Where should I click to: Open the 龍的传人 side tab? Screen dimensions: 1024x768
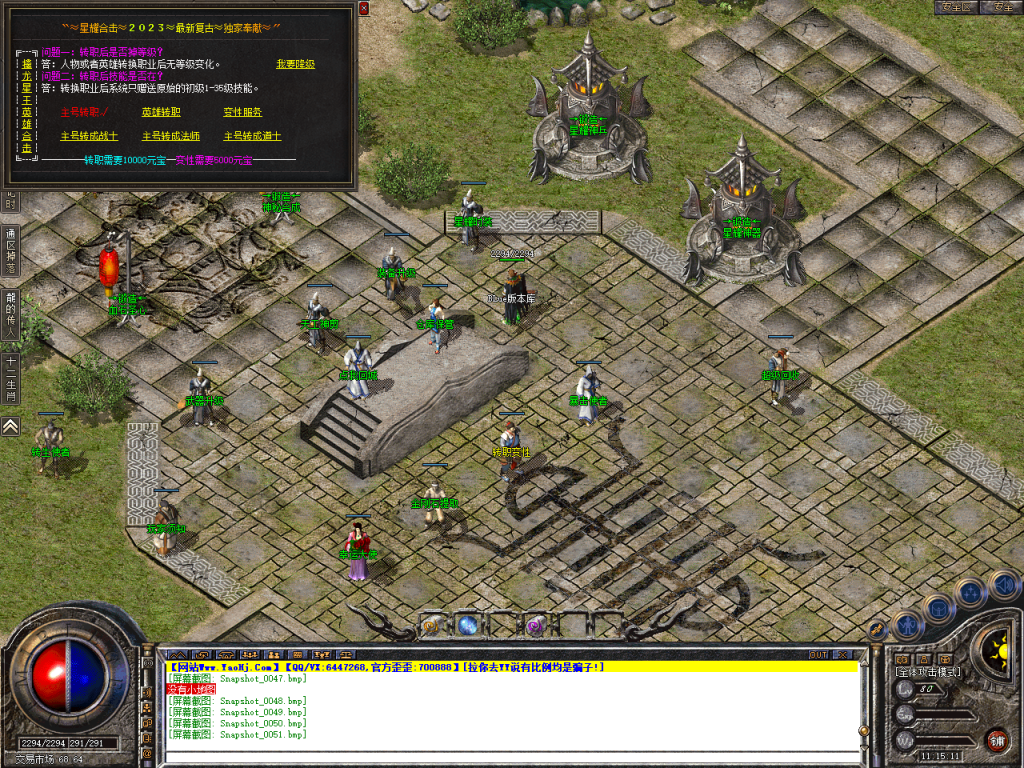tap(11, 315)
